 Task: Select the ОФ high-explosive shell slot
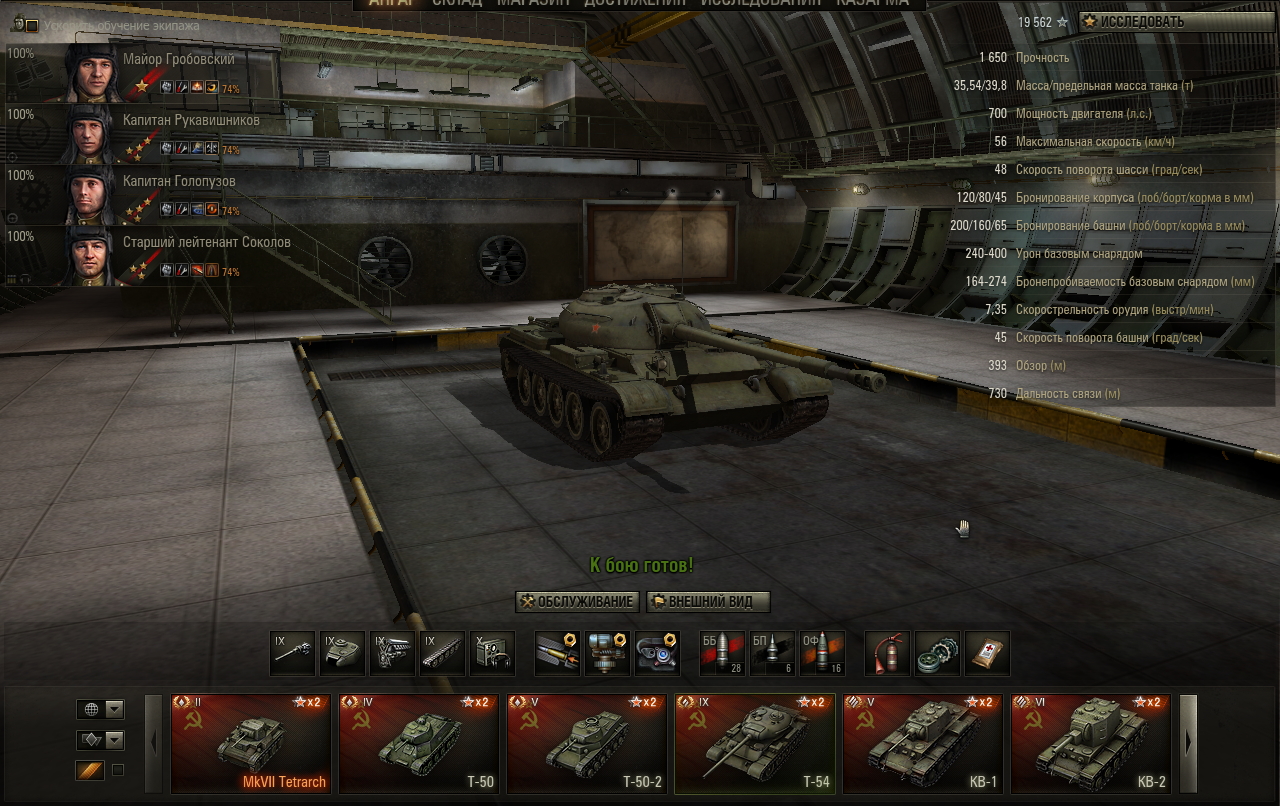821,653
